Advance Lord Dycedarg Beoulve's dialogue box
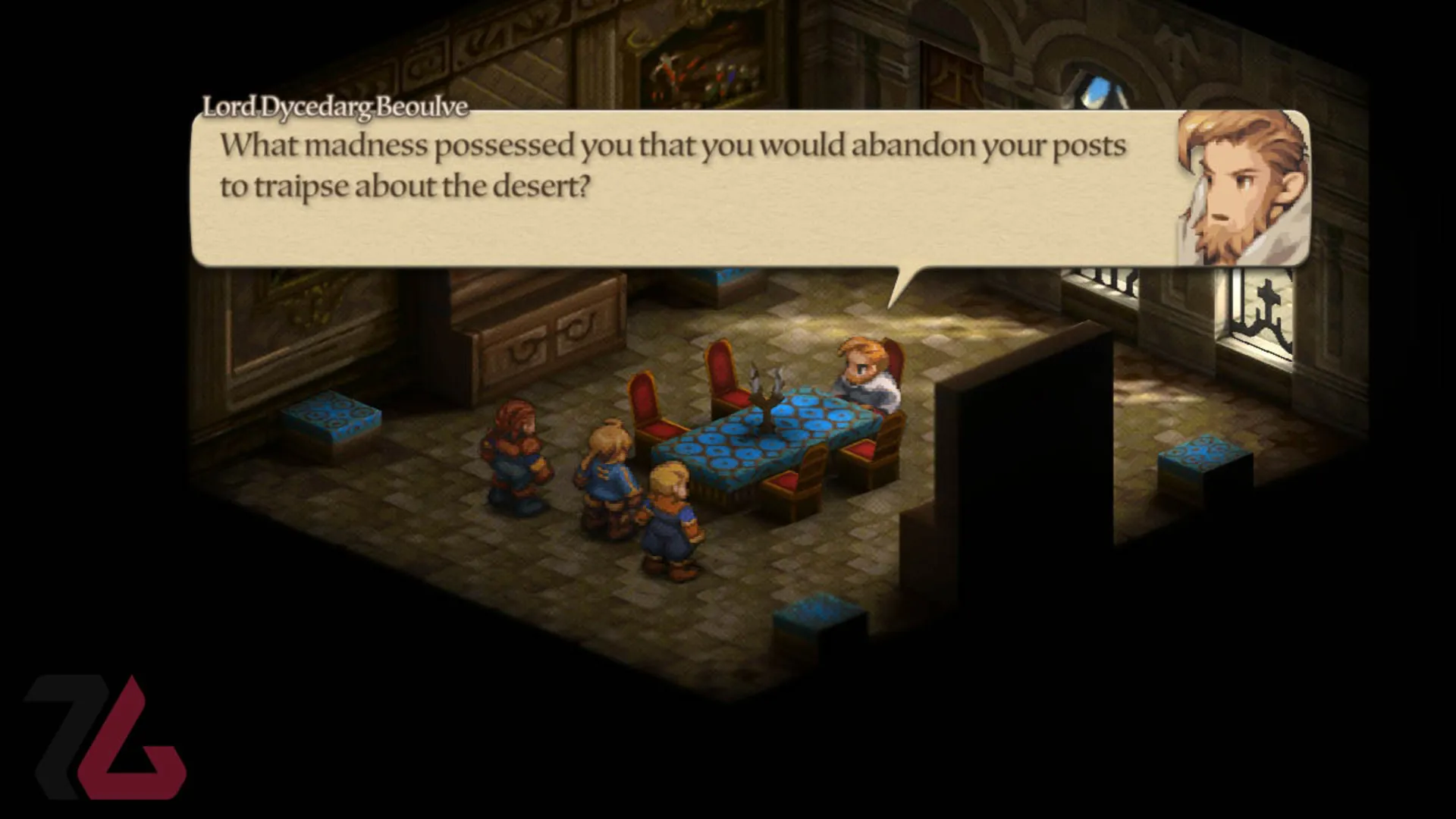Viewport: 1456px width, 819px height. click(x=682, y=188)
